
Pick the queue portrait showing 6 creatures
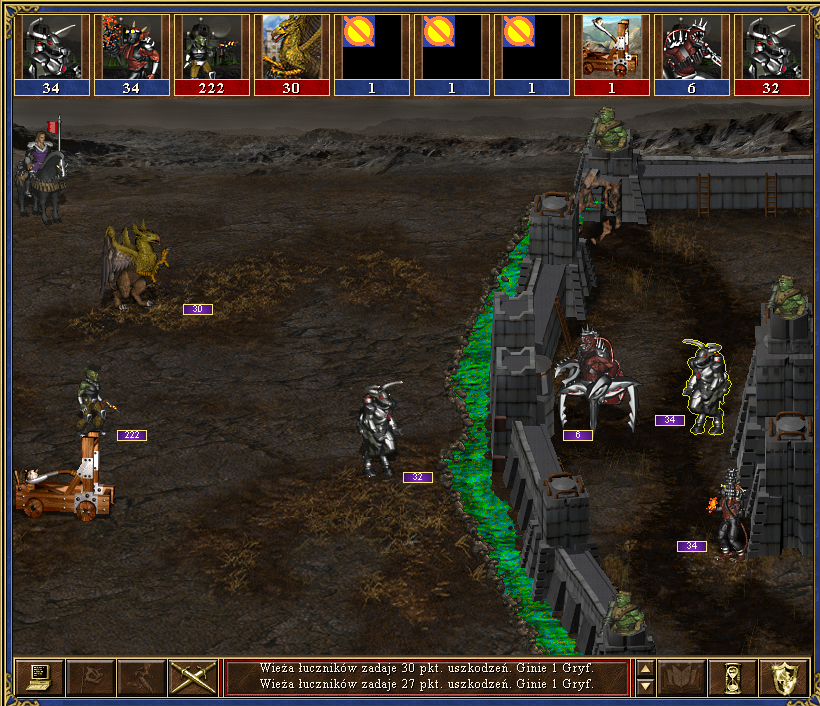pos(692,47)
